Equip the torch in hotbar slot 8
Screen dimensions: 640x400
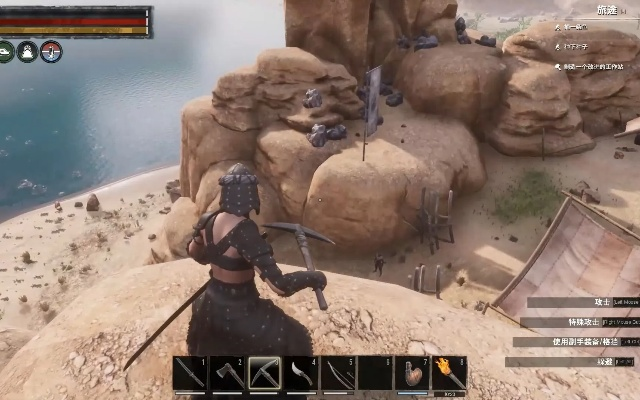449,373
